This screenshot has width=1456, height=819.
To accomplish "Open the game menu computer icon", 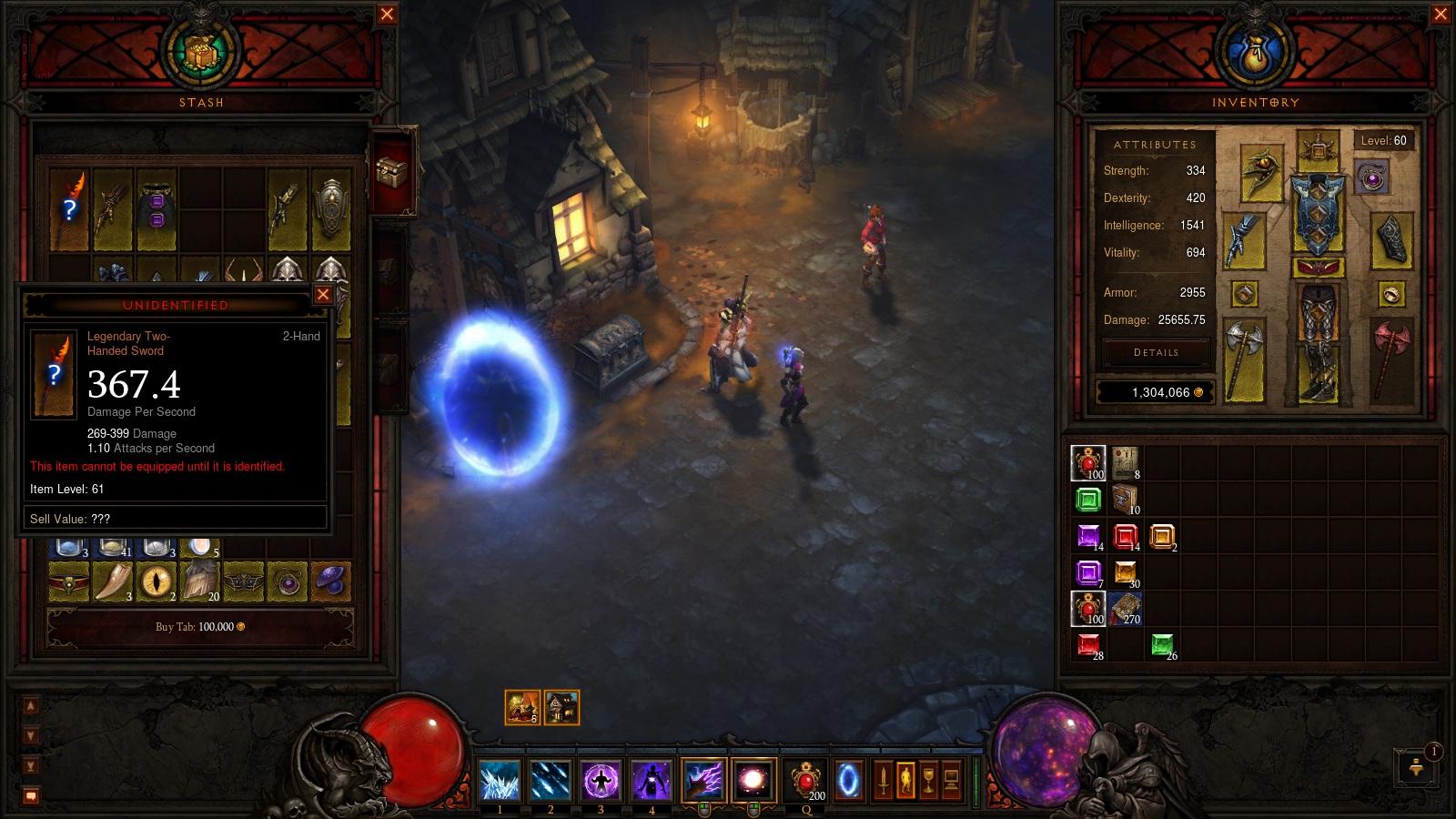I will coord(951,780).
